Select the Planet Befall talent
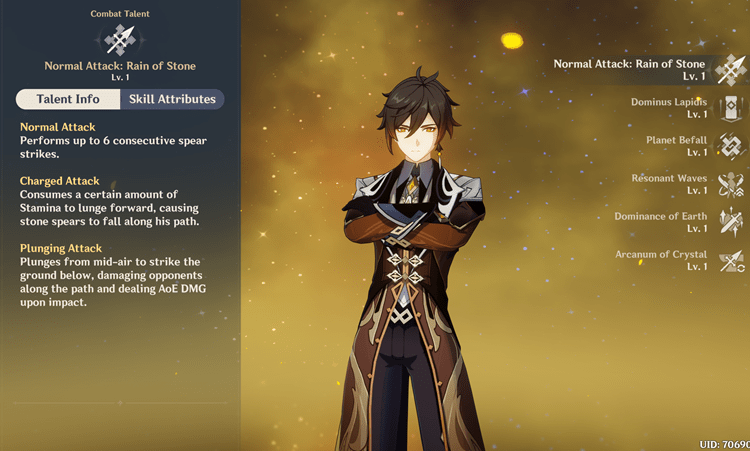Image resolution: width=750 pixels, height=451 pixels. click(x=730, y=146)
